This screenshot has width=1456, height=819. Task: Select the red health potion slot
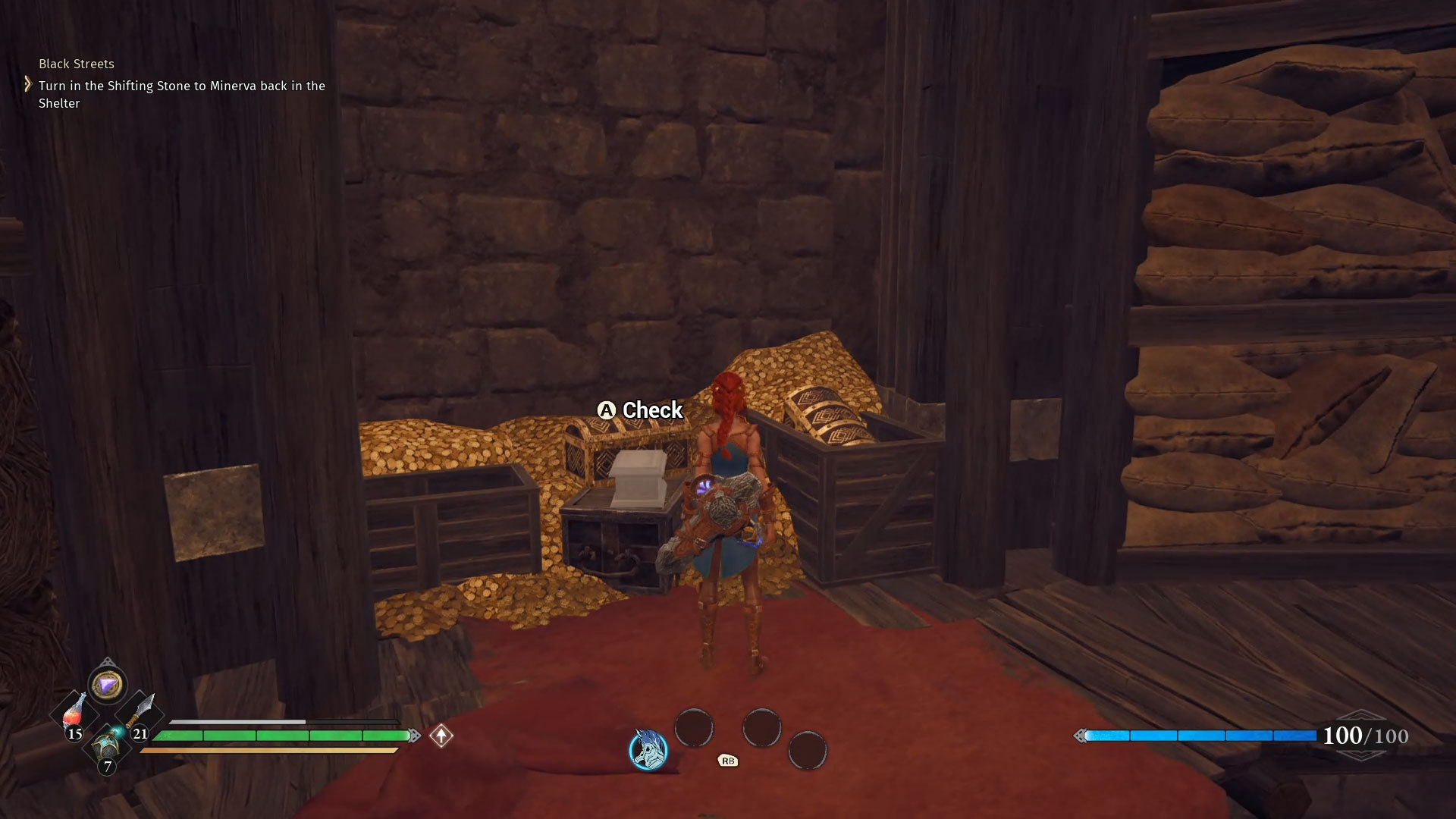(x=74, y=713)
